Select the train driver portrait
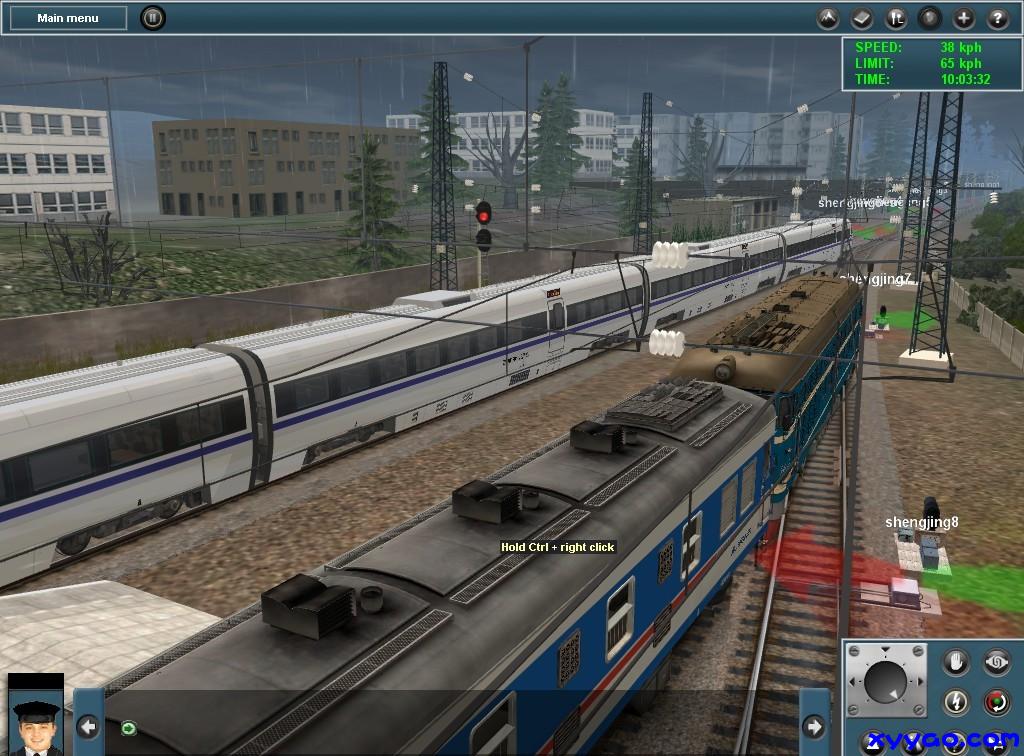Screen dimensions: 1024x756 [35, 715]
